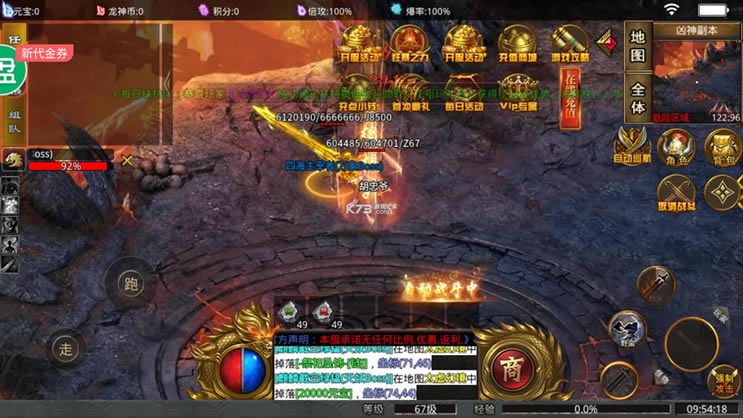Open the 狂暴之力 rage power icon
Viewport: 743px width, 418px height.
410,44
